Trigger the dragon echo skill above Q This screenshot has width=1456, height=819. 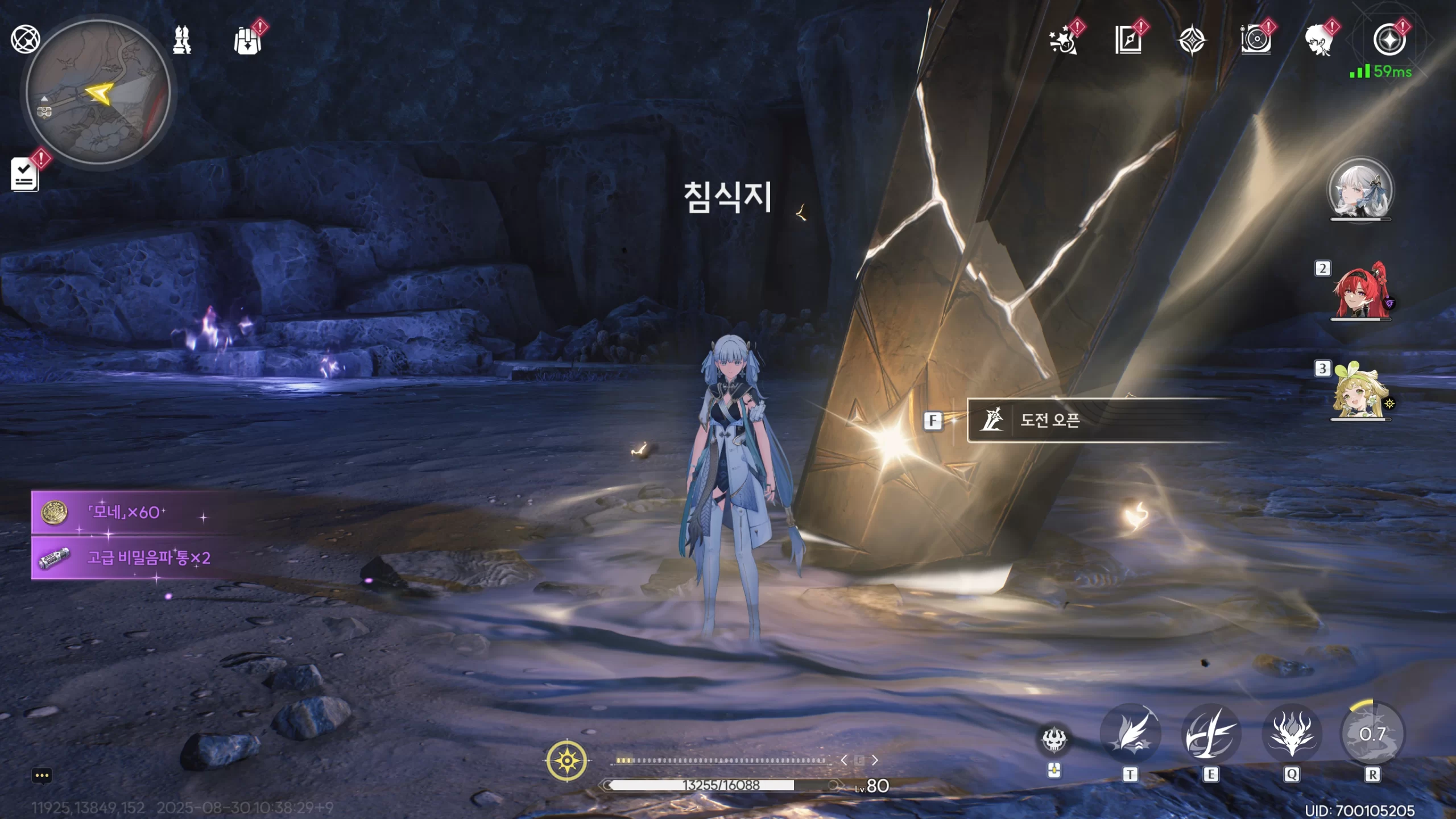coord(1292,734)
